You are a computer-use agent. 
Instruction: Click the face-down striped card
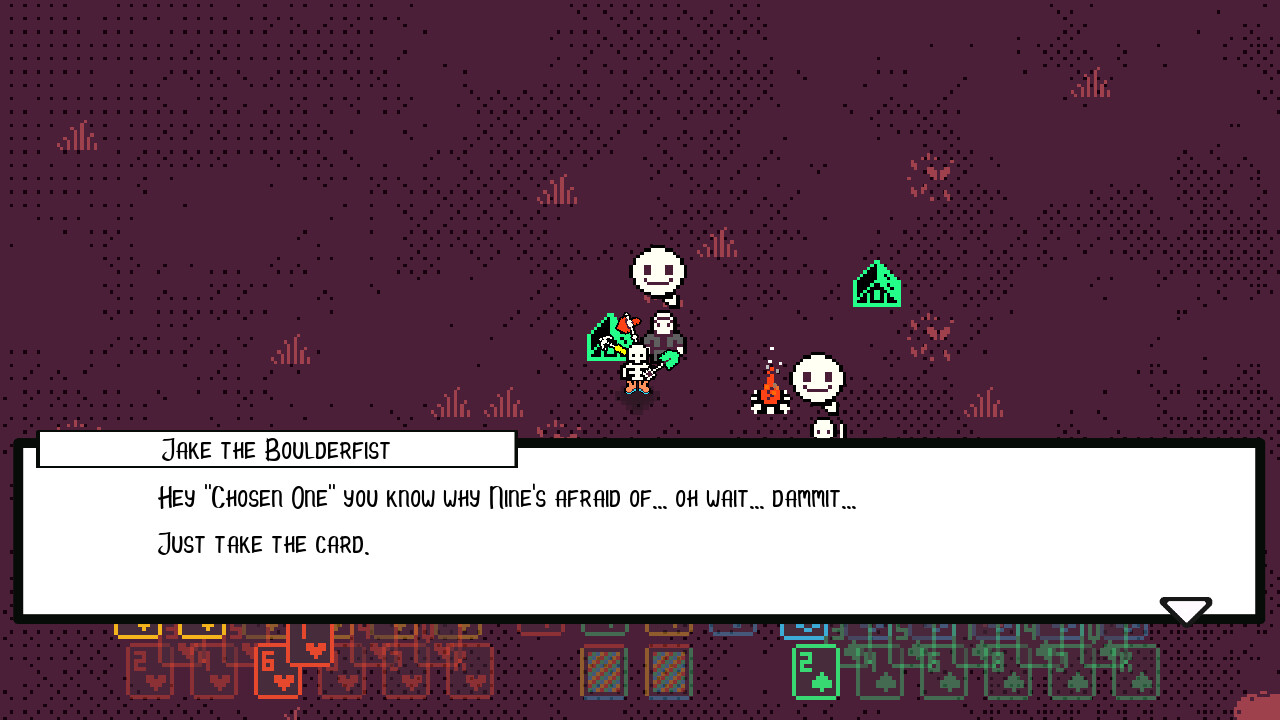pos(603,674)
